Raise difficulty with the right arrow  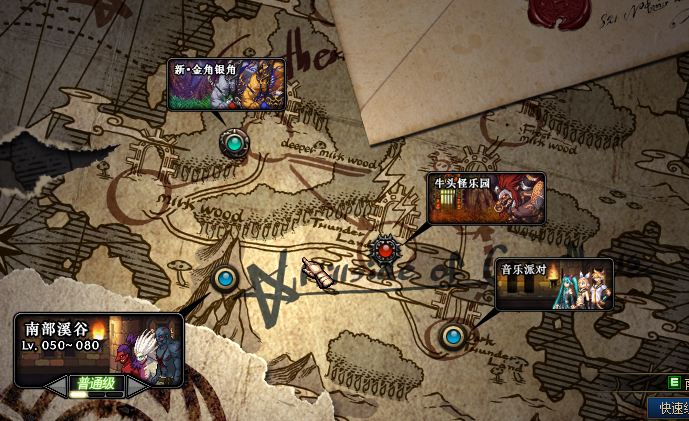click(x=139, y=384)
